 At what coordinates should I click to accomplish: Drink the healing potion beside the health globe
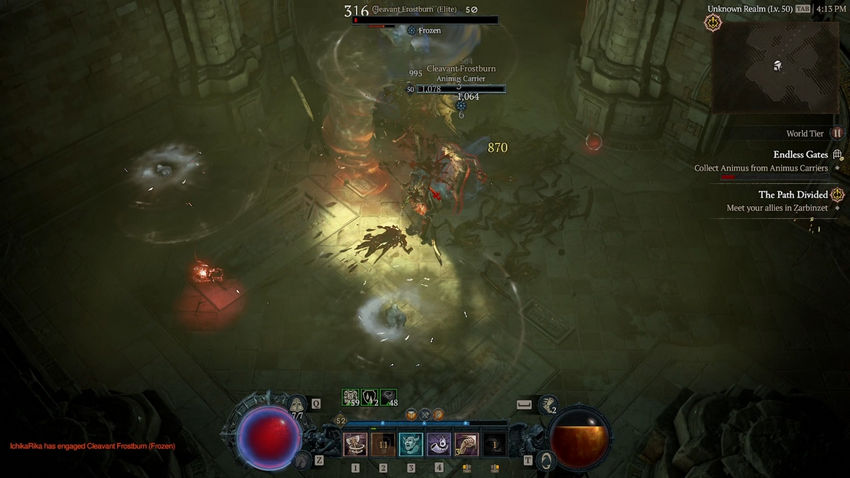[298, 405]
